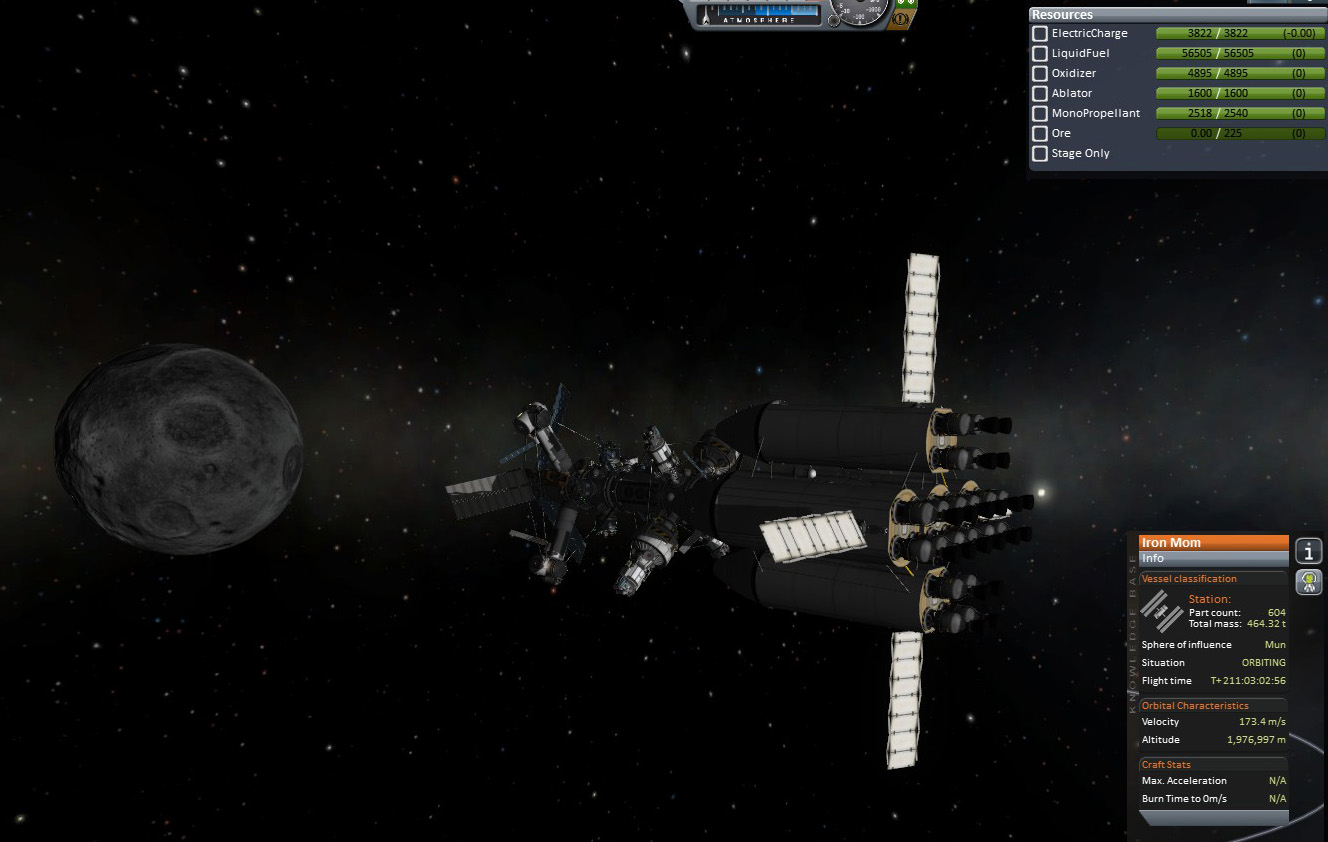Tick the ElectricCharge resource checkbox
Image resolution: width=1328 pixels, height=842 pixels.
coord(1040,34)
